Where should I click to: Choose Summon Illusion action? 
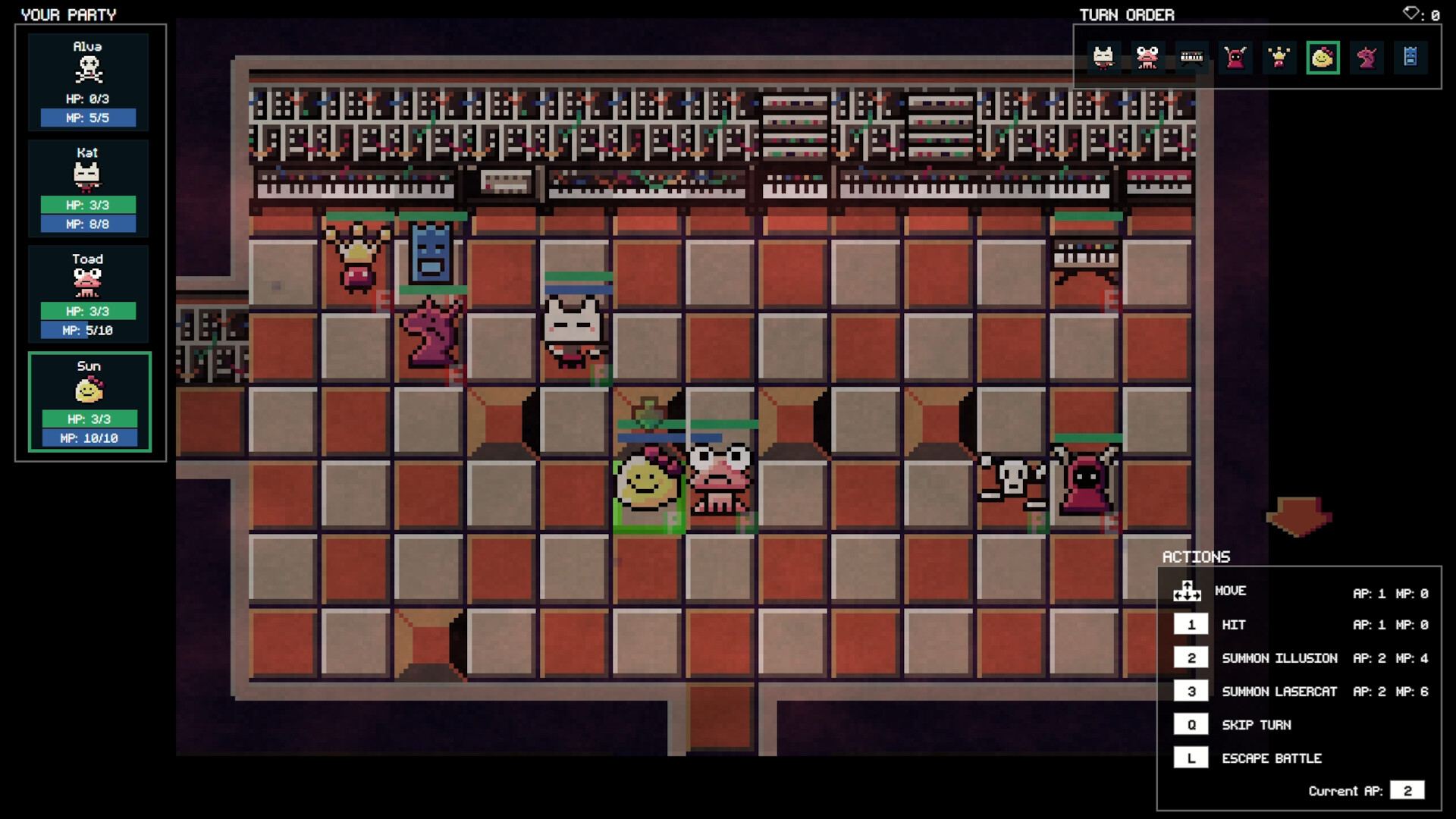click(x=1280, y=658)
